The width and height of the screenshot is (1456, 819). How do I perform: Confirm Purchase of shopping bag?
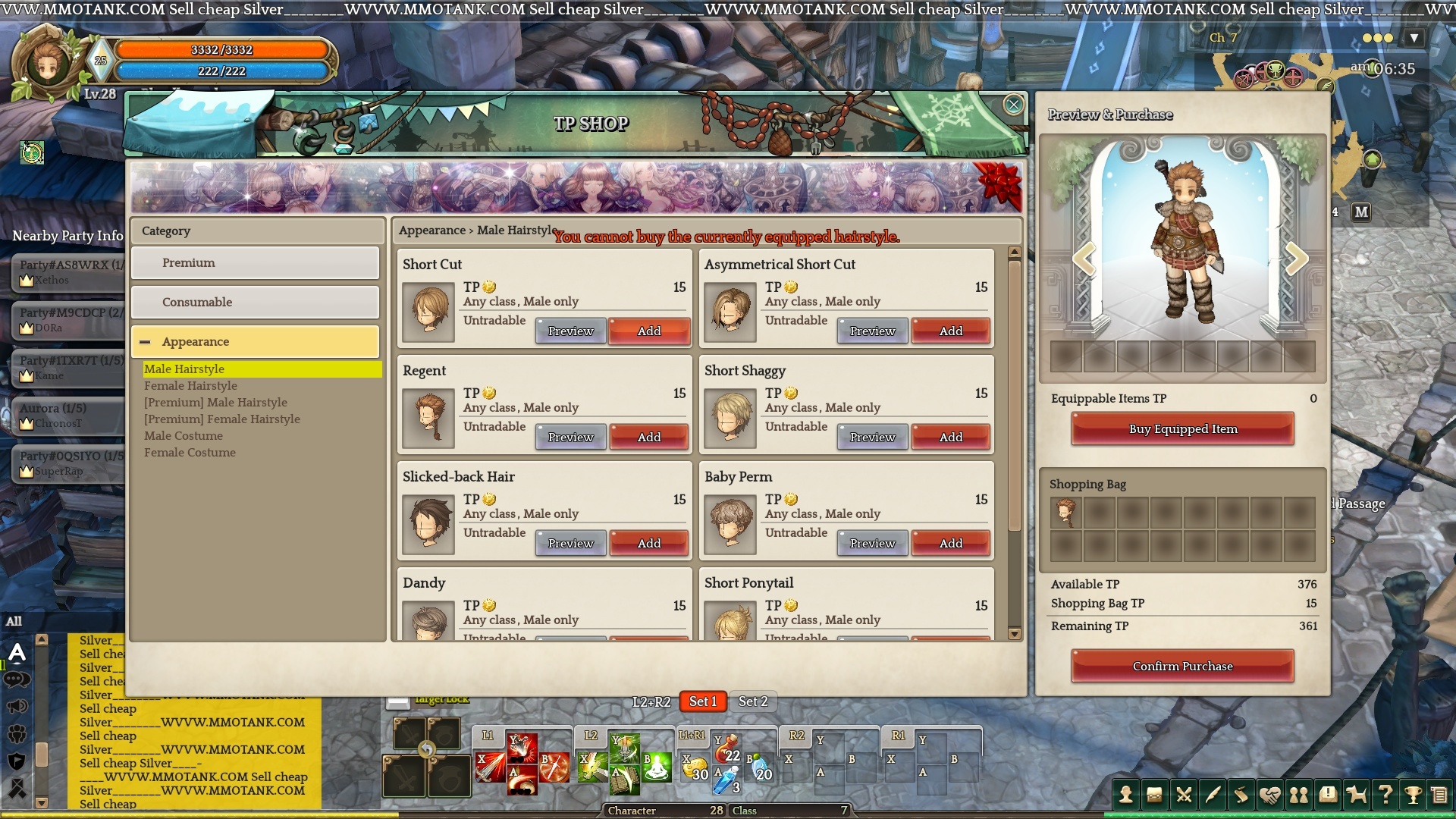click(1182, 666)
